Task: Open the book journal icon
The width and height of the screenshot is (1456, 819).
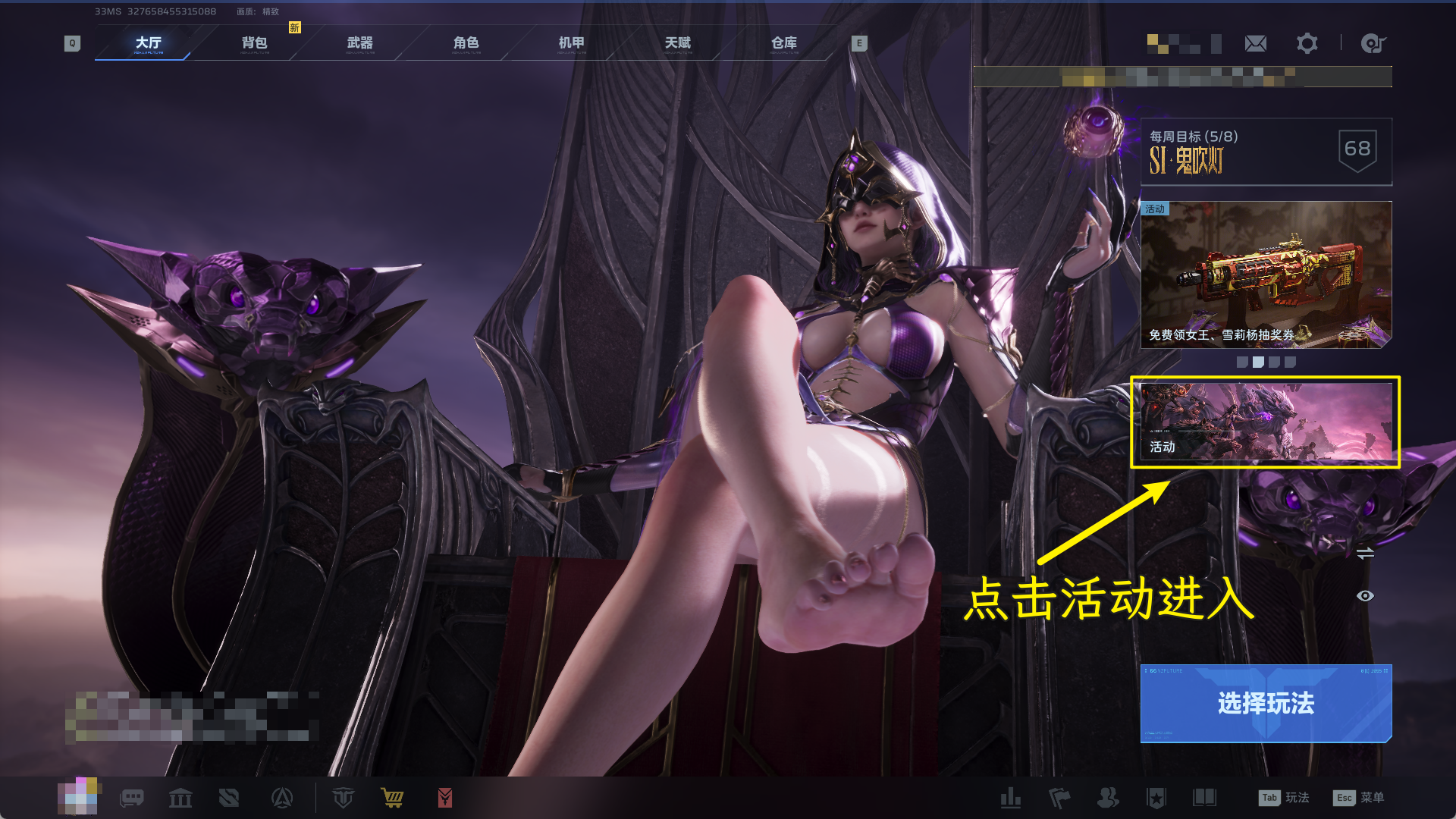Action: (x=1207, y=798)
